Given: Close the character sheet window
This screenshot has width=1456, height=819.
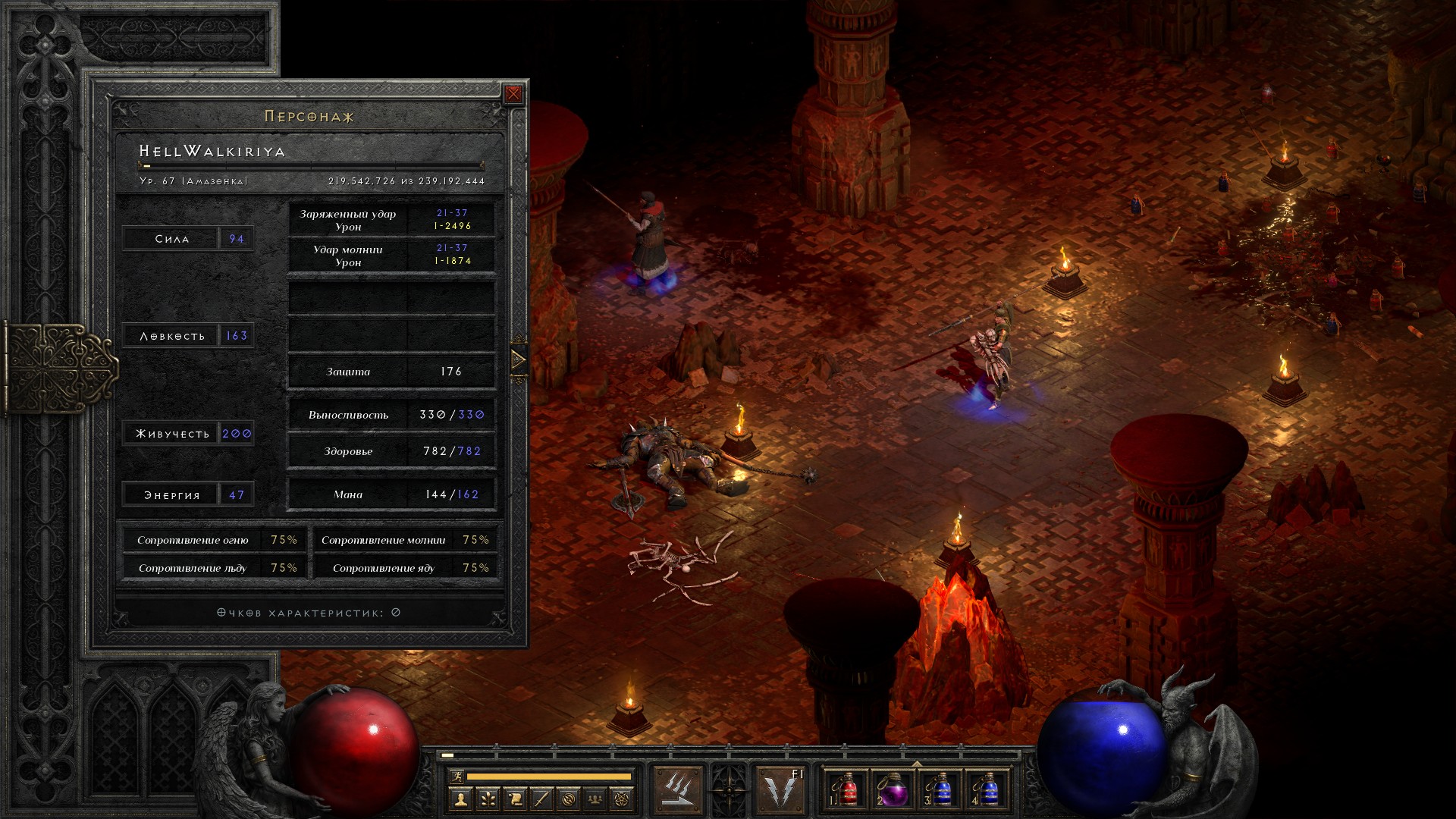Looking at the screenshot, I should coord(513,94).
